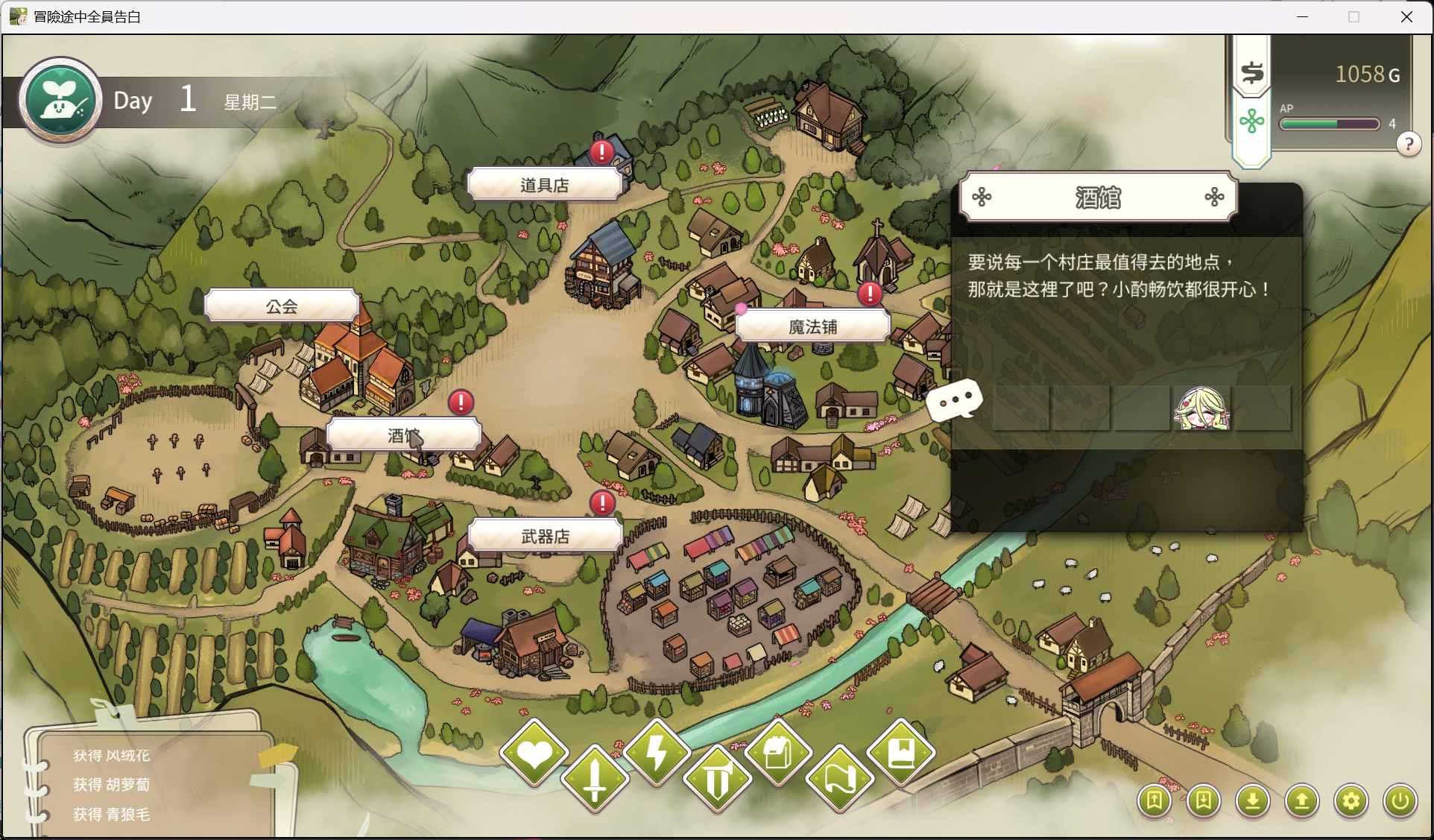Close the game window
The height and width of the screenshot is (840, 1434).
click(1406, 16)
